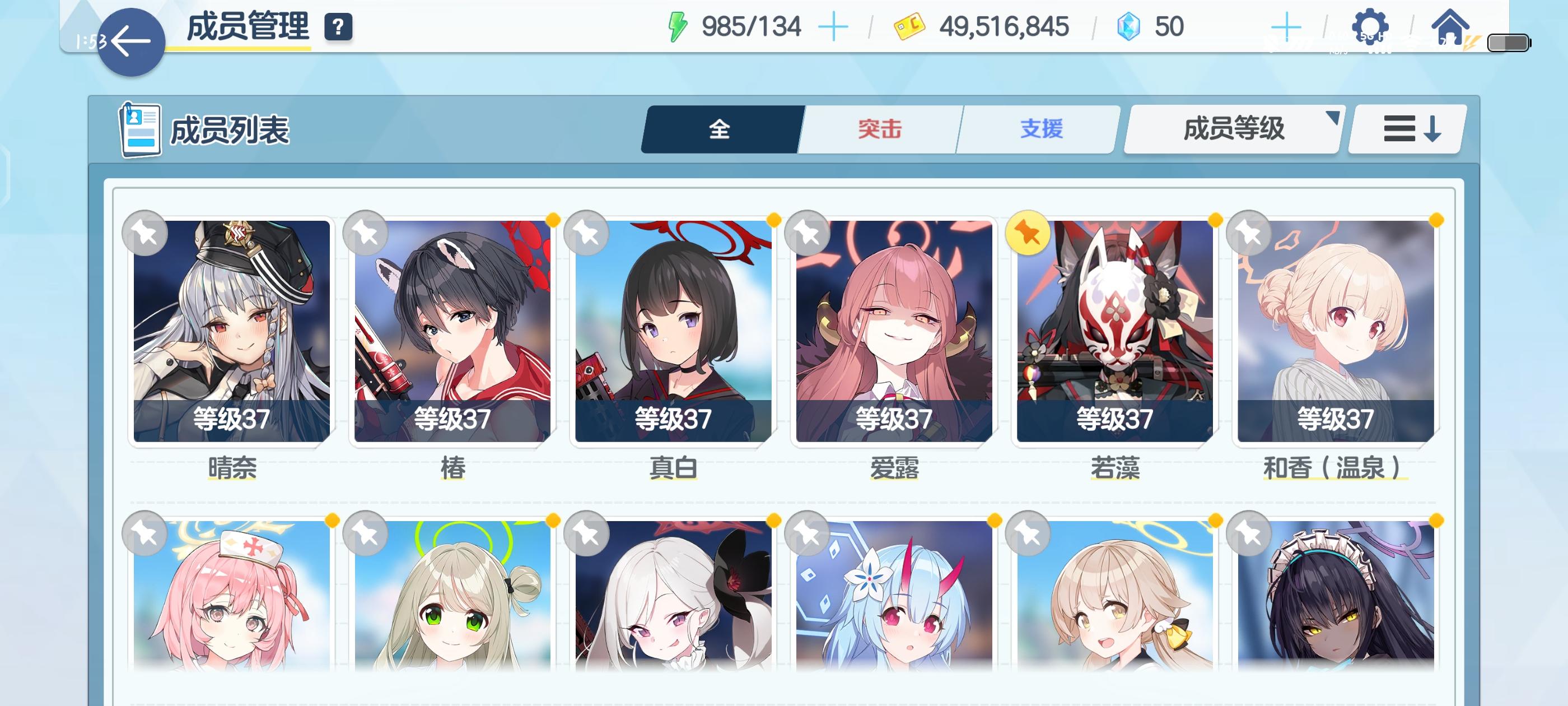Open the 成员等级 sorting dropdown
Screen dimensions: 1568x706
(x=1233, y=129)
